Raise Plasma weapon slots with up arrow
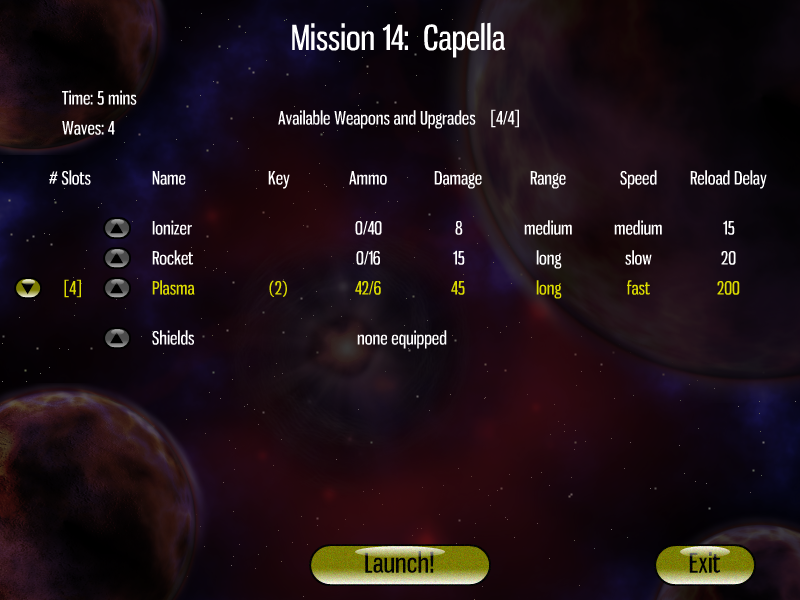 (117, 289)
